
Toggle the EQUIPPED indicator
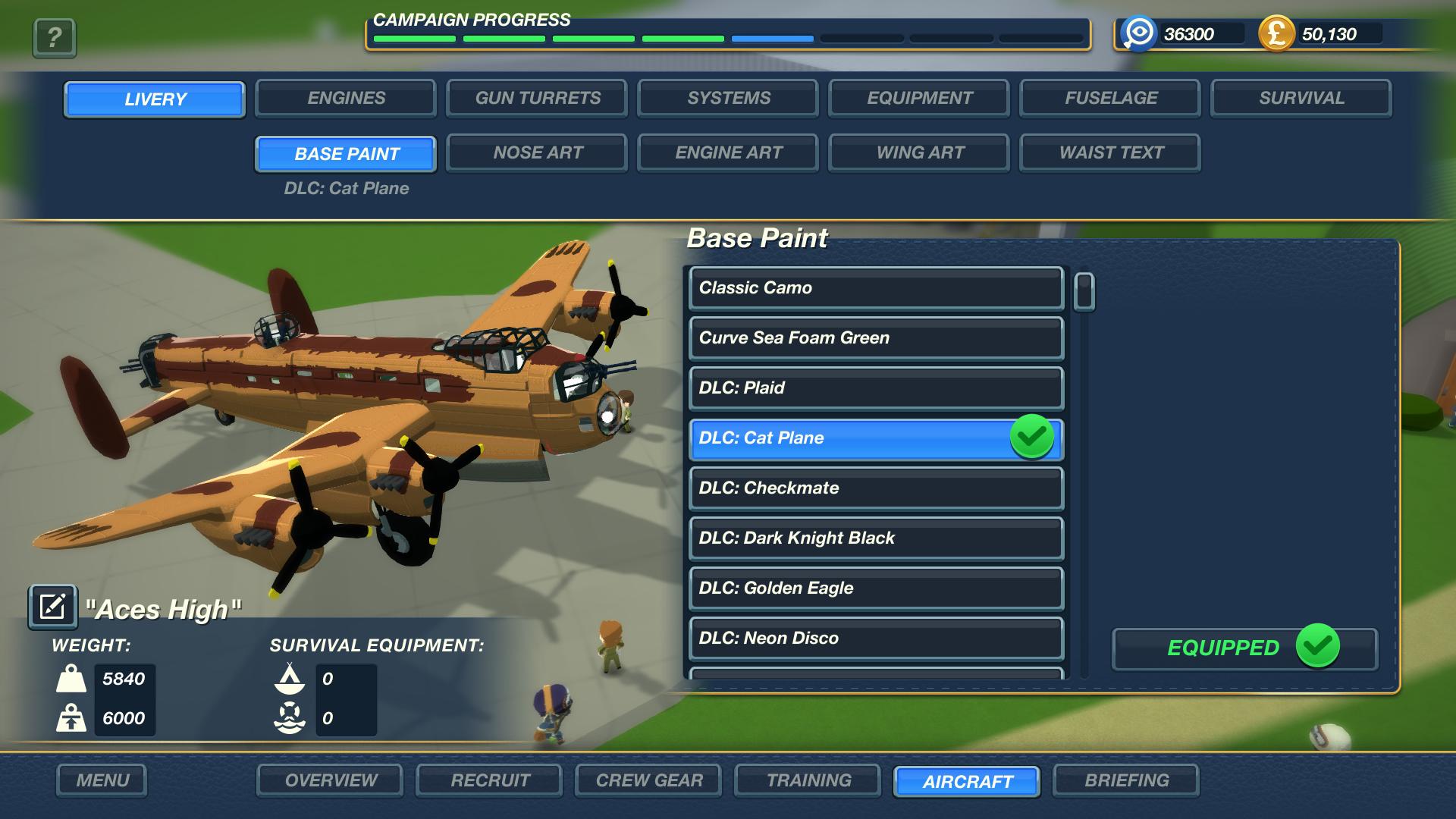coord(1243,648)
